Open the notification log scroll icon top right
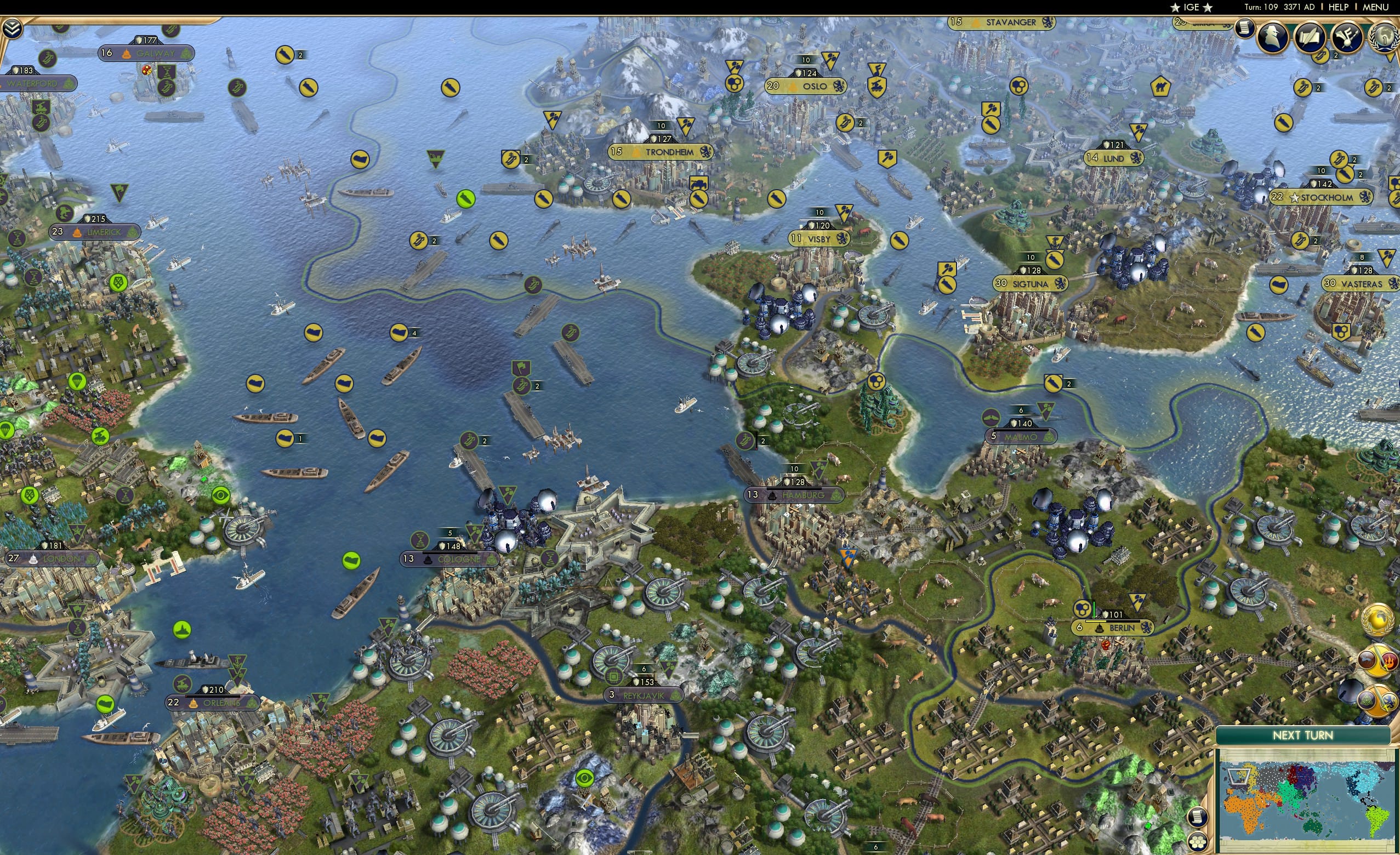1400x855 pixels. coord(1244,30)
